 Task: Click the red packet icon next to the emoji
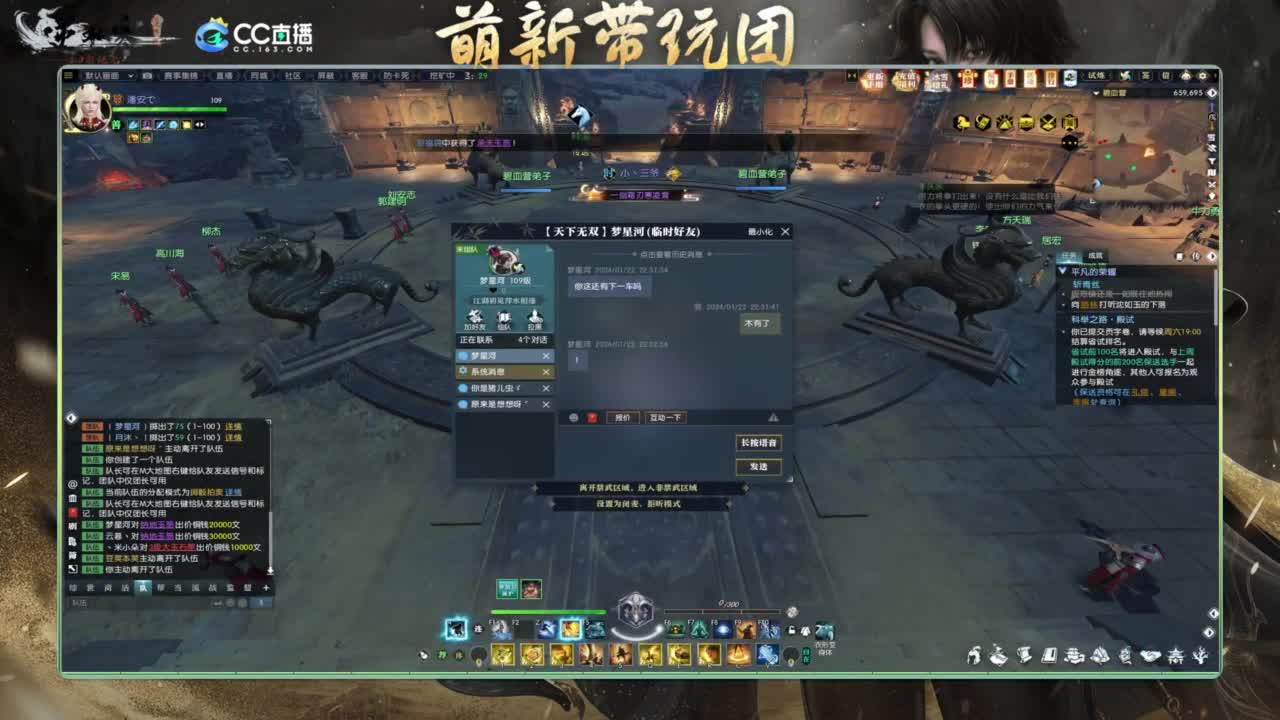click(x=593, y=417)
